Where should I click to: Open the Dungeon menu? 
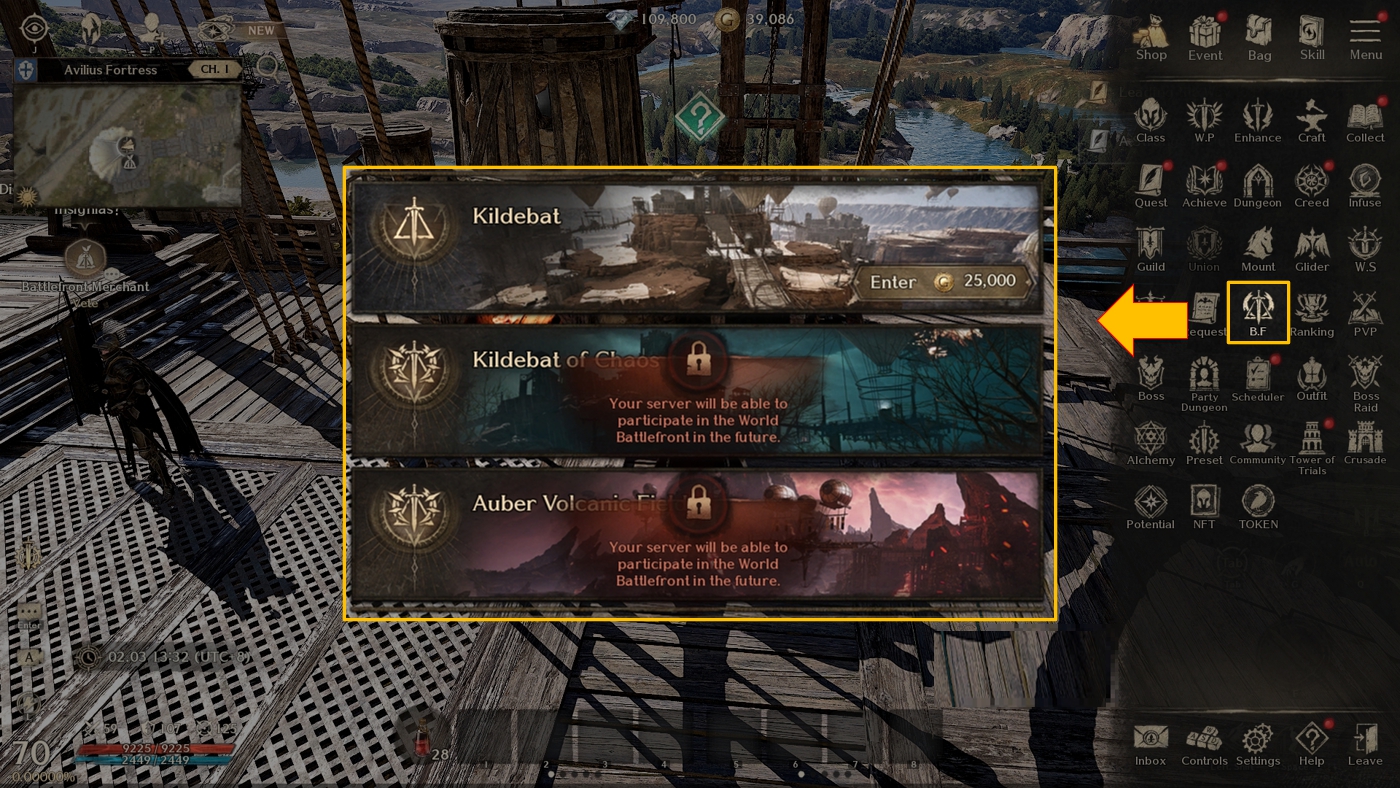[x=1257, y=185]
